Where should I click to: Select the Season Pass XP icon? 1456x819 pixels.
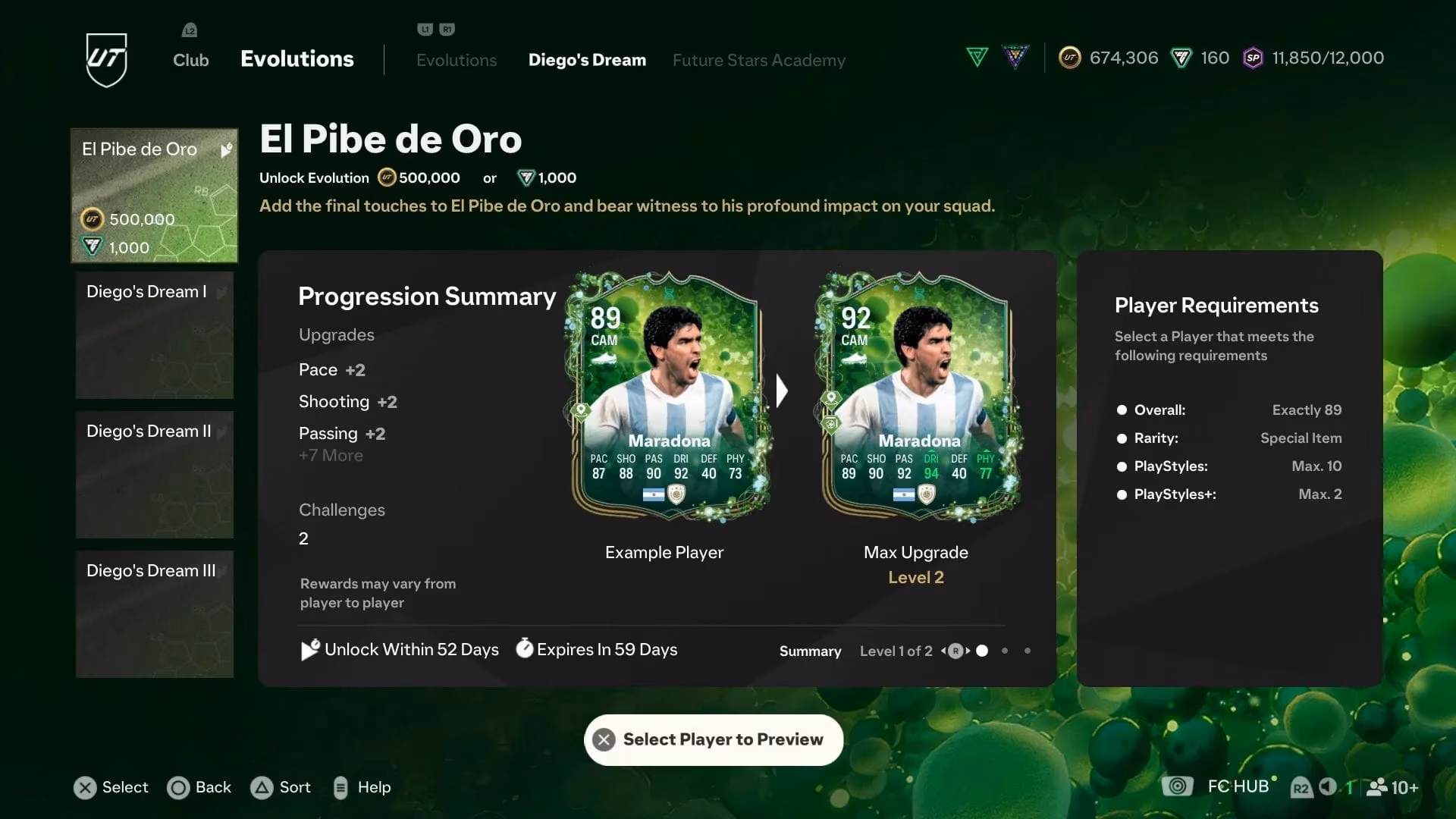pyautogui.click(x=1252, y=58)
